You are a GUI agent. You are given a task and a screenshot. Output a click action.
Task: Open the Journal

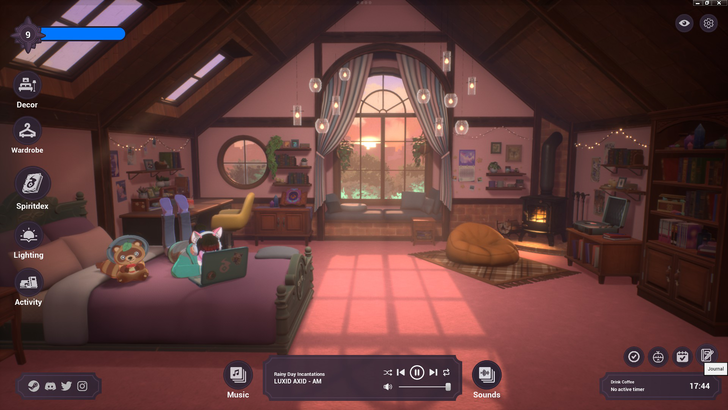coord(707,356)
